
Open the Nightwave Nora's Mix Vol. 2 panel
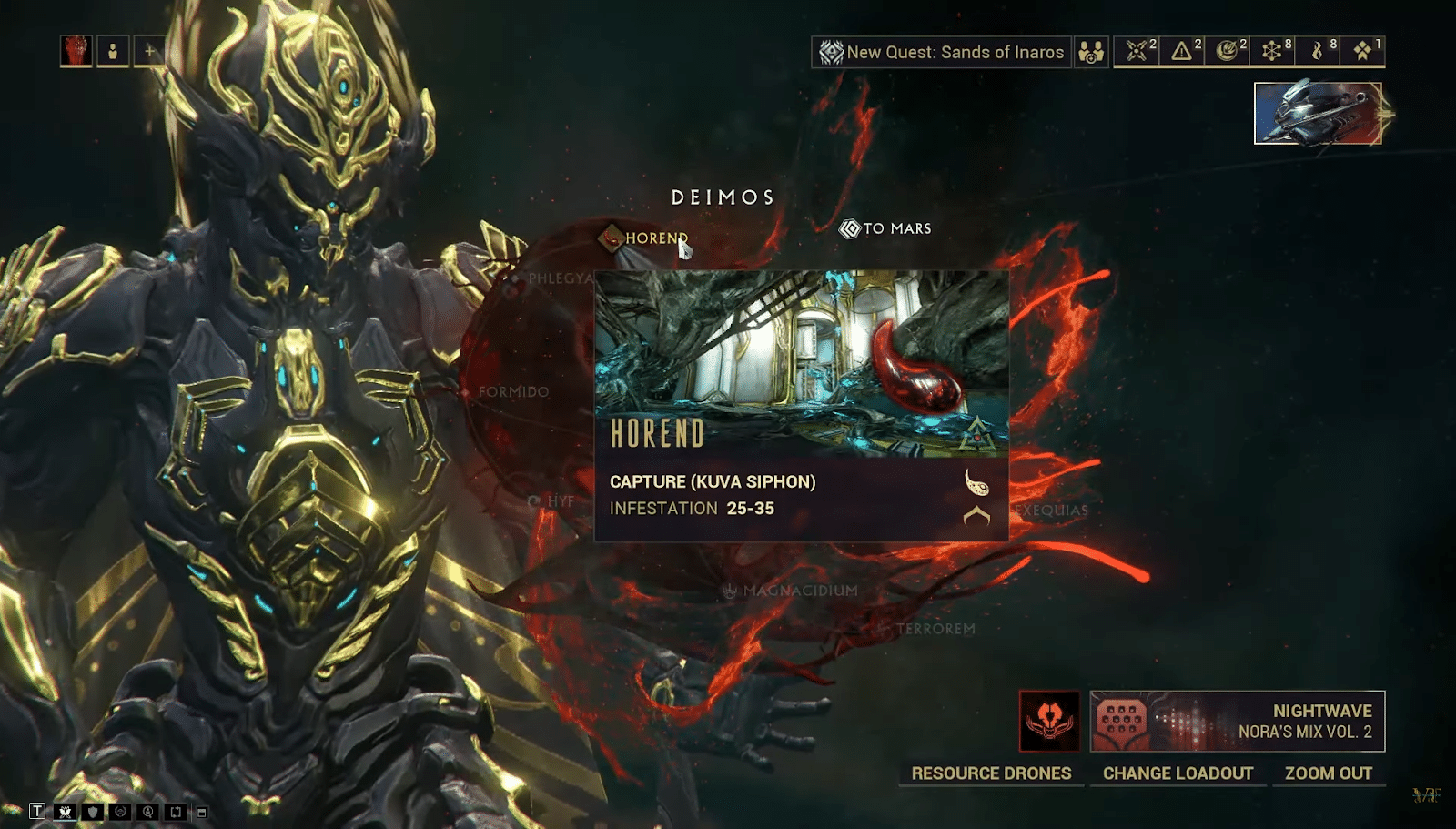1238,721
